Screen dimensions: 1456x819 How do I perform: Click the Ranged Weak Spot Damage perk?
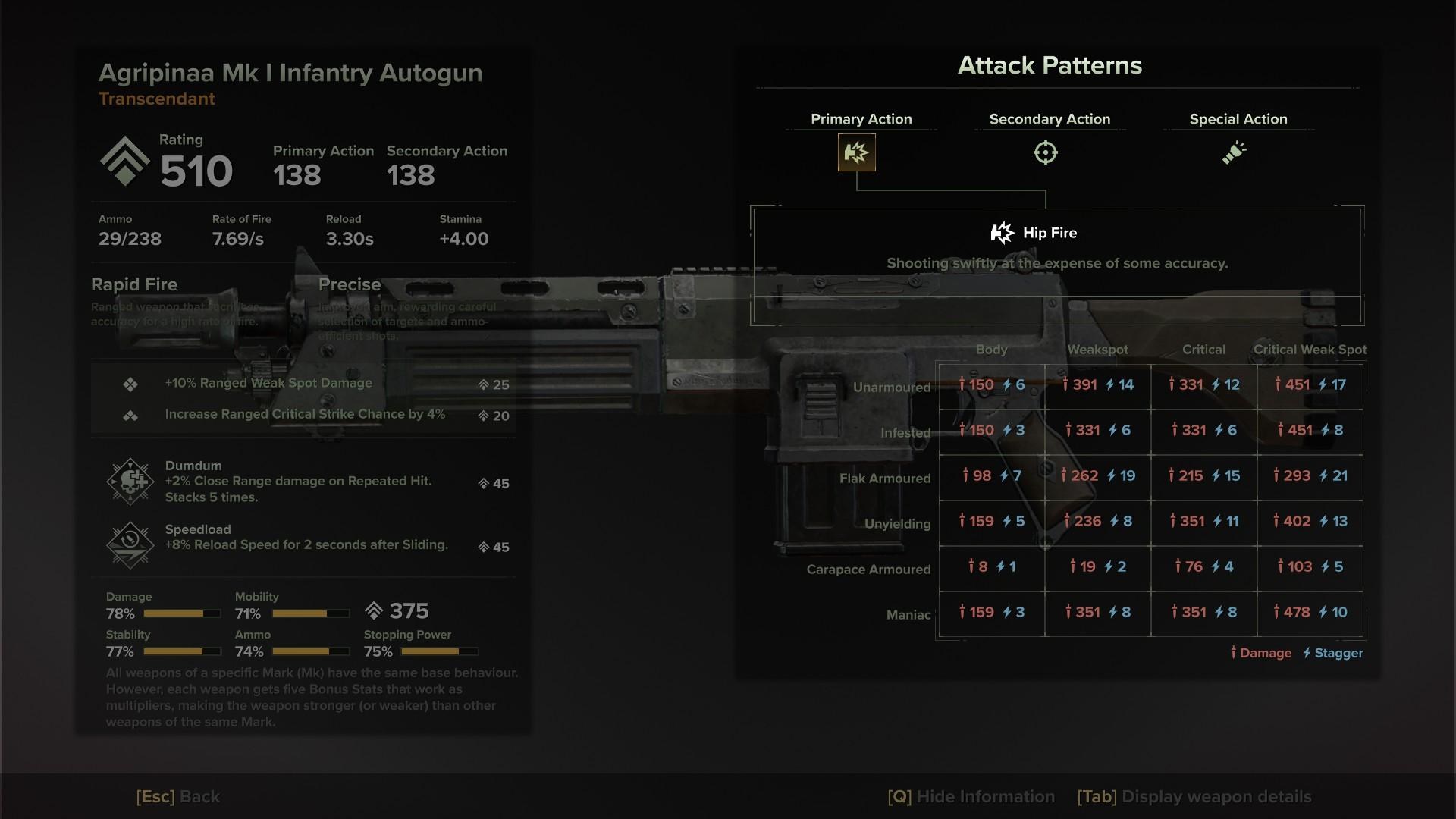click(x=268, y=384)
